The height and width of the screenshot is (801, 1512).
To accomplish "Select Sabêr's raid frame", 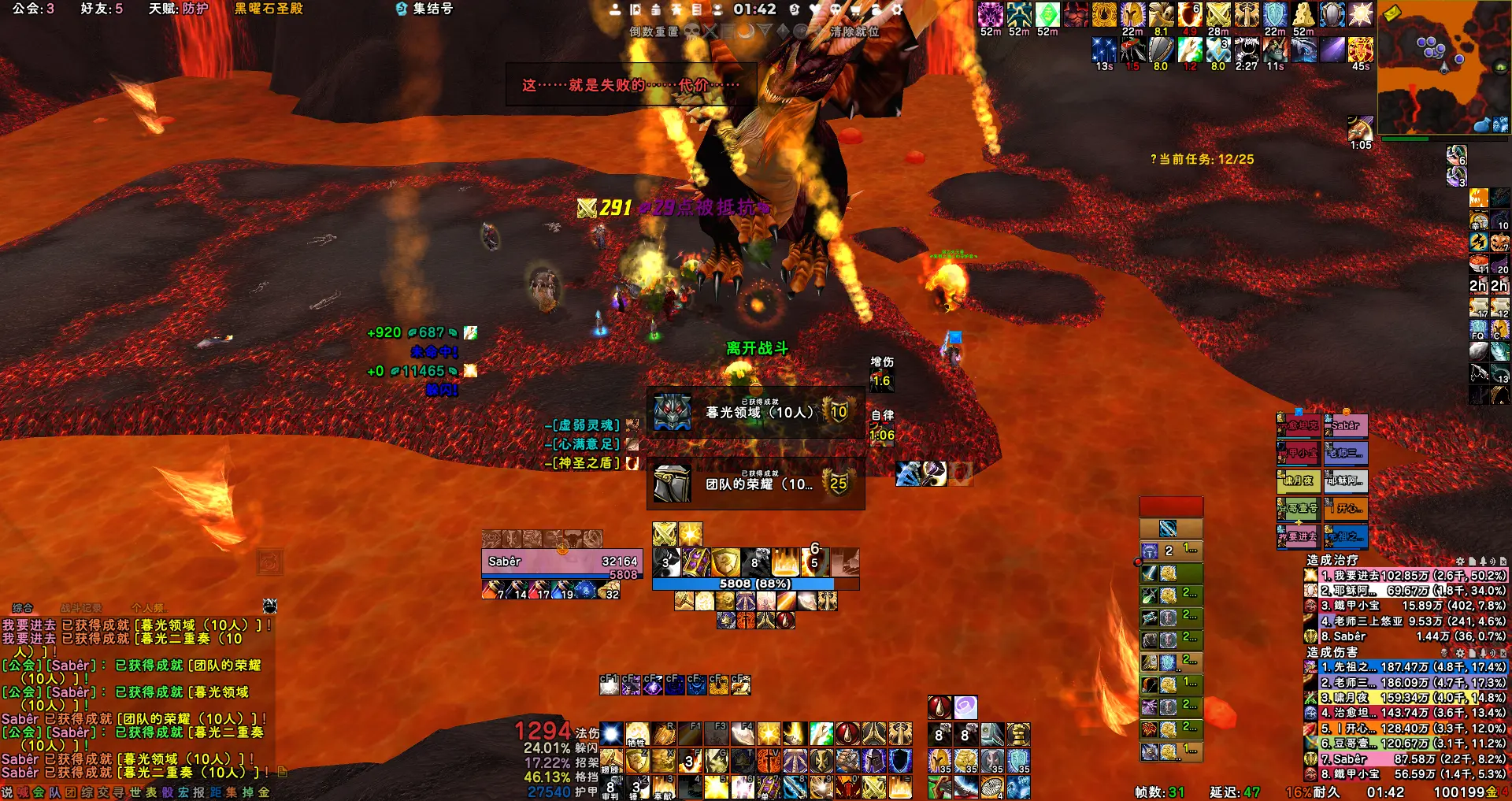I will [x=1345, y=425].
